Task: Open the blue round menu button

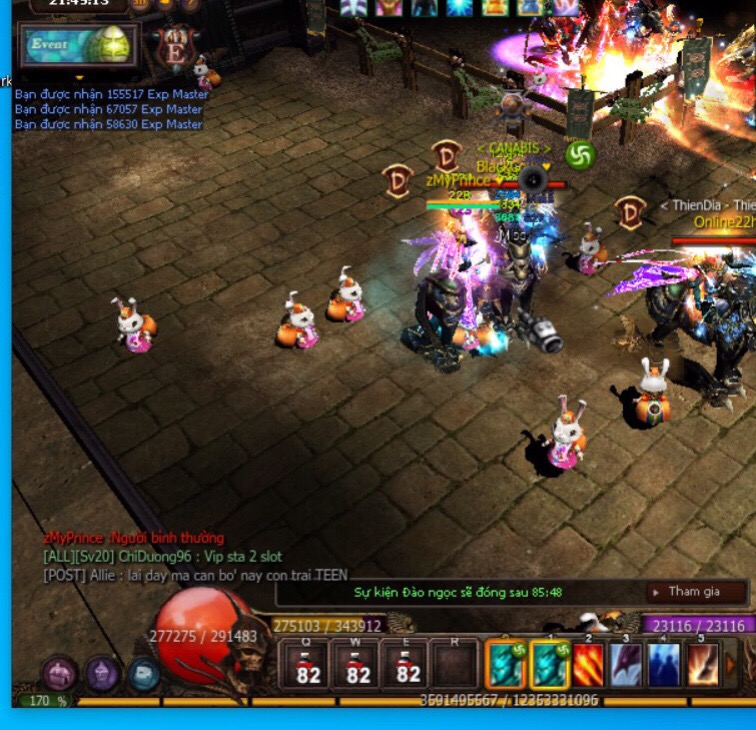Action: [143, 674]
